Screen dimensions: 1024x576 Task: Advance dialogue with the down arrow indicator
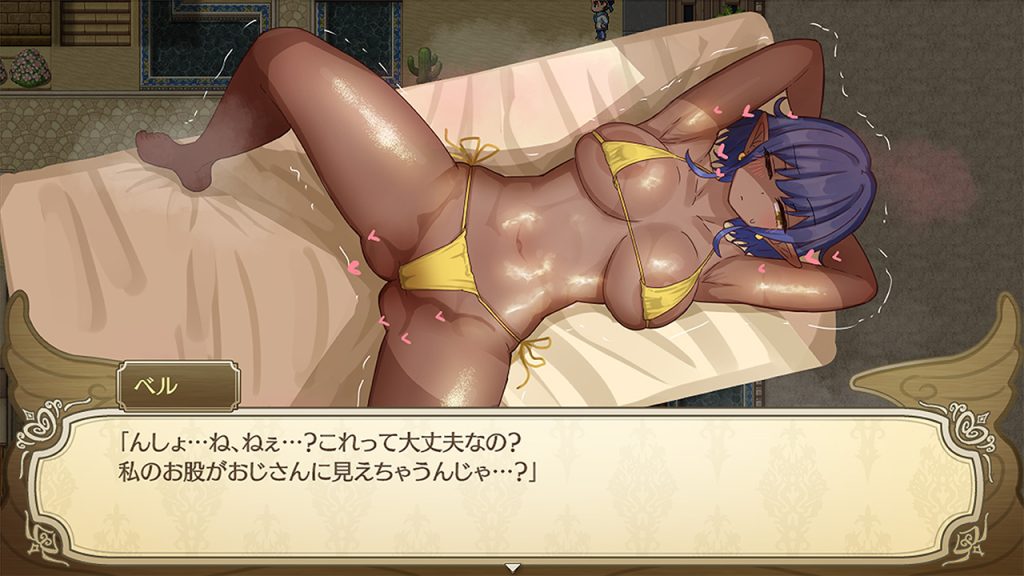point(512,567)
